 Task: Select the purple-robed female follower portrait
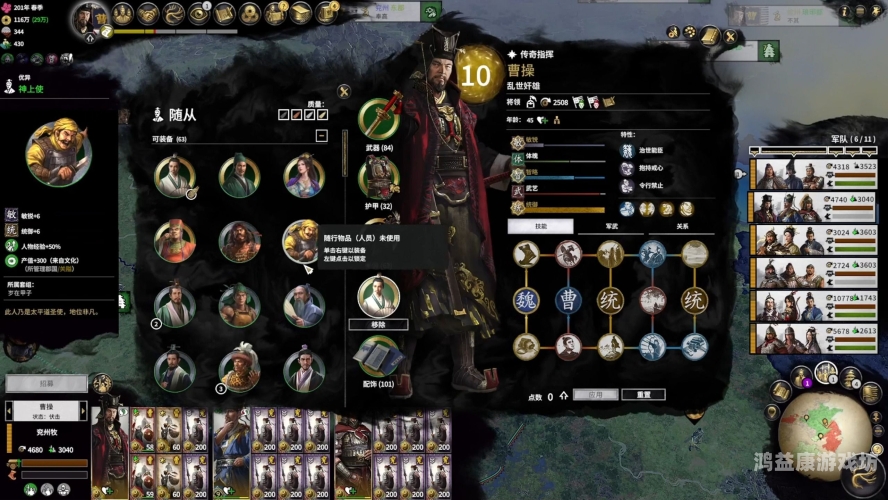pos(304,176)
